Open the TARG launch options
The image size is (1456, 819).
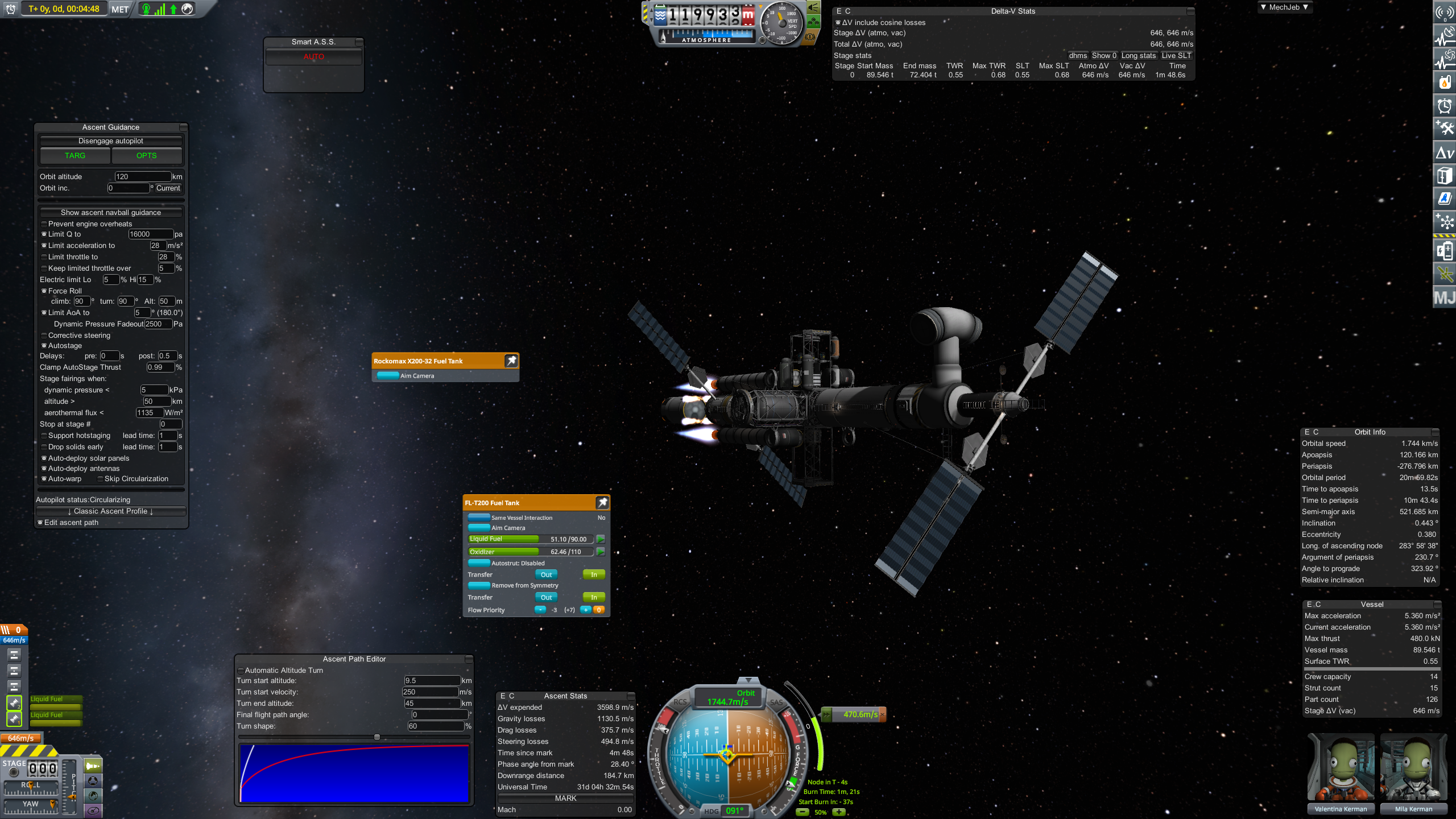pos(75,156)
